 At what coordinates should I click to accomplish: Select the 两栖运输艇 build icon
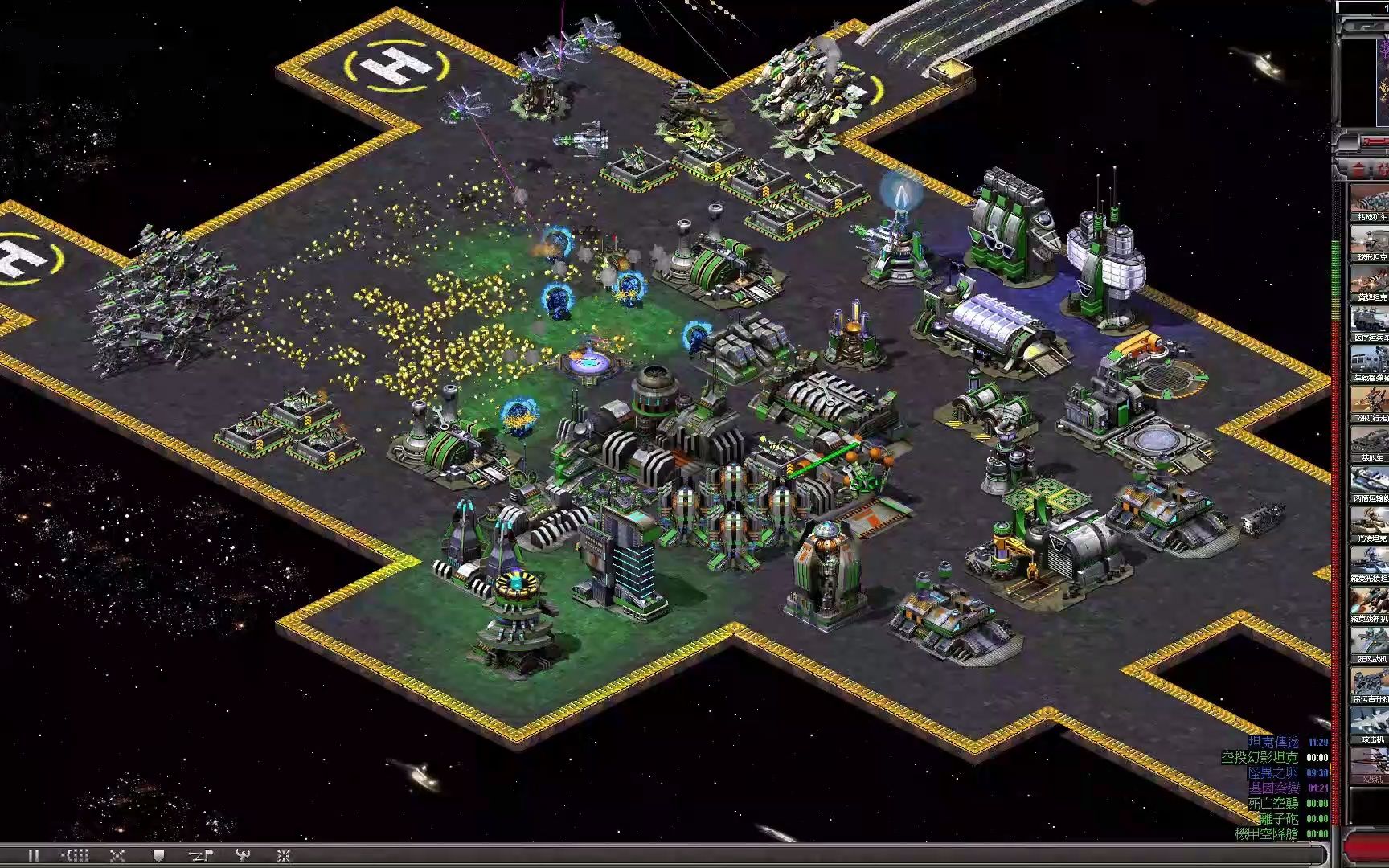point(1370,482)
